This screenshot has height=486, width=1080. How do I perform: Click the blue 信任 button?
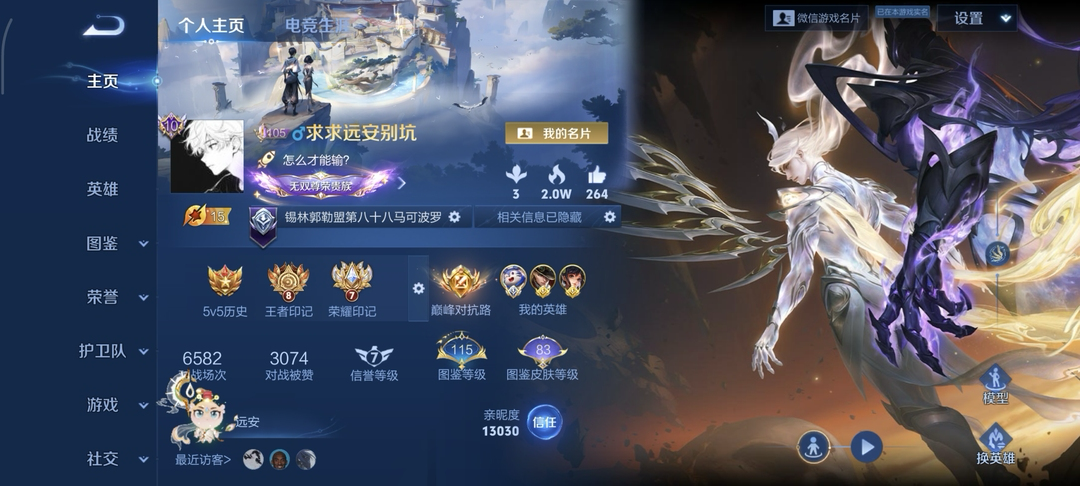[544, 422]
